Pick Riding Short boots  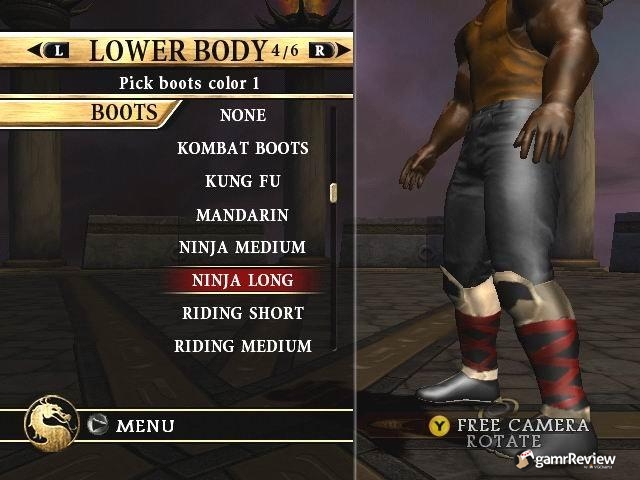point(243,313)
